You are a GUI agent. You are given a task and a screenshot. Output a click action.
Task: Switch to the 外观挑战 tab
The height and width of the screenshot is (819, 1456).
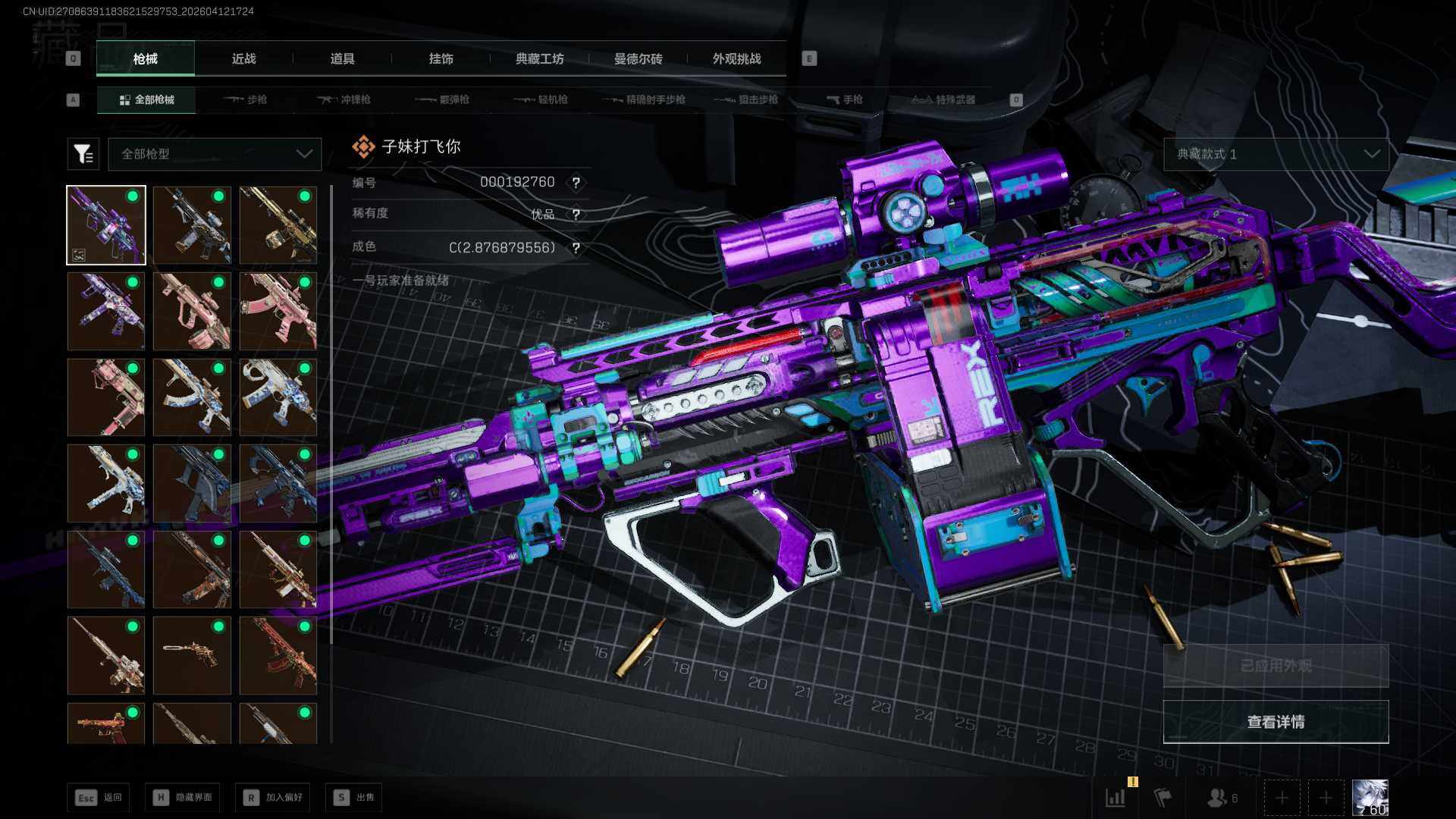736,58
